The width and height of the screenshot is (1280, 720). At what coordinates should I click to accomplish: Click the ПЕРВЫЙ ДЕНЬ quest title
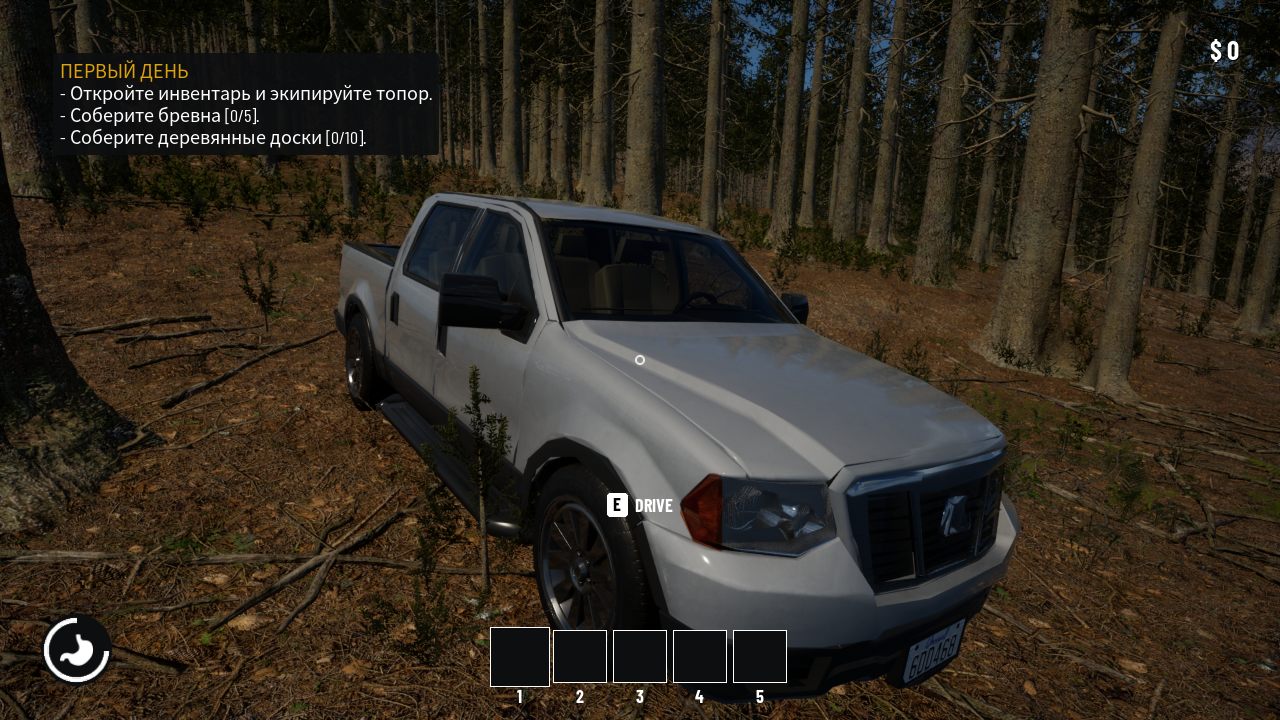click(123, 71)
